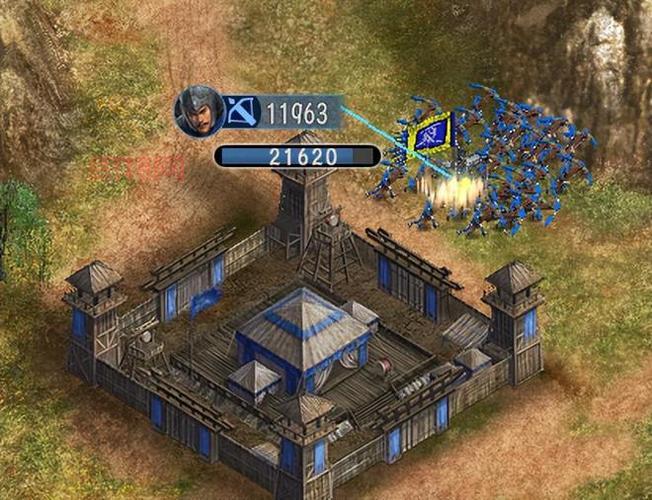Click the bow unit-type icon
652x500 pixels.
pyautogui.click(x=241, y=111)
